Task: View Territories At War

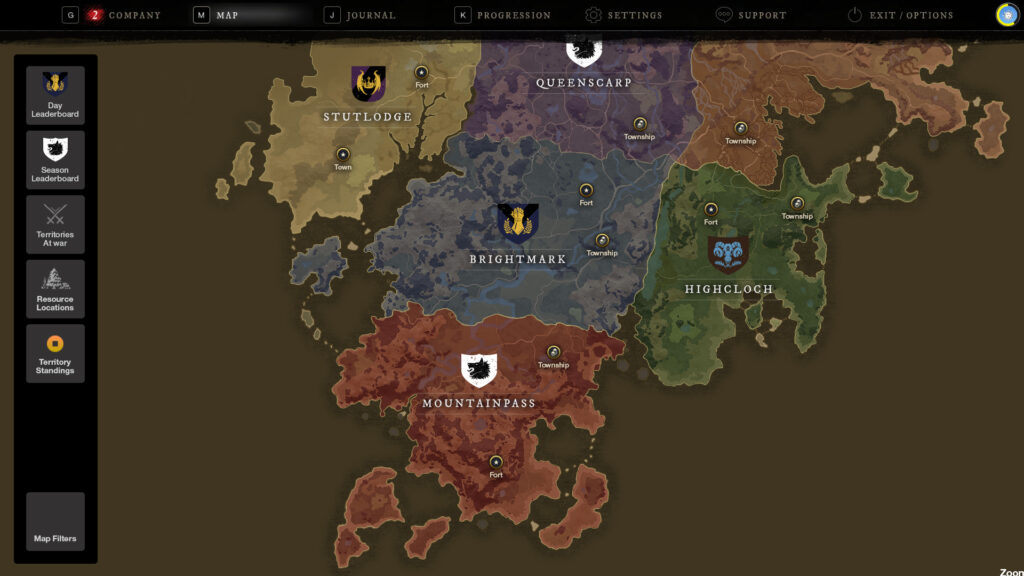Action: 55,224
